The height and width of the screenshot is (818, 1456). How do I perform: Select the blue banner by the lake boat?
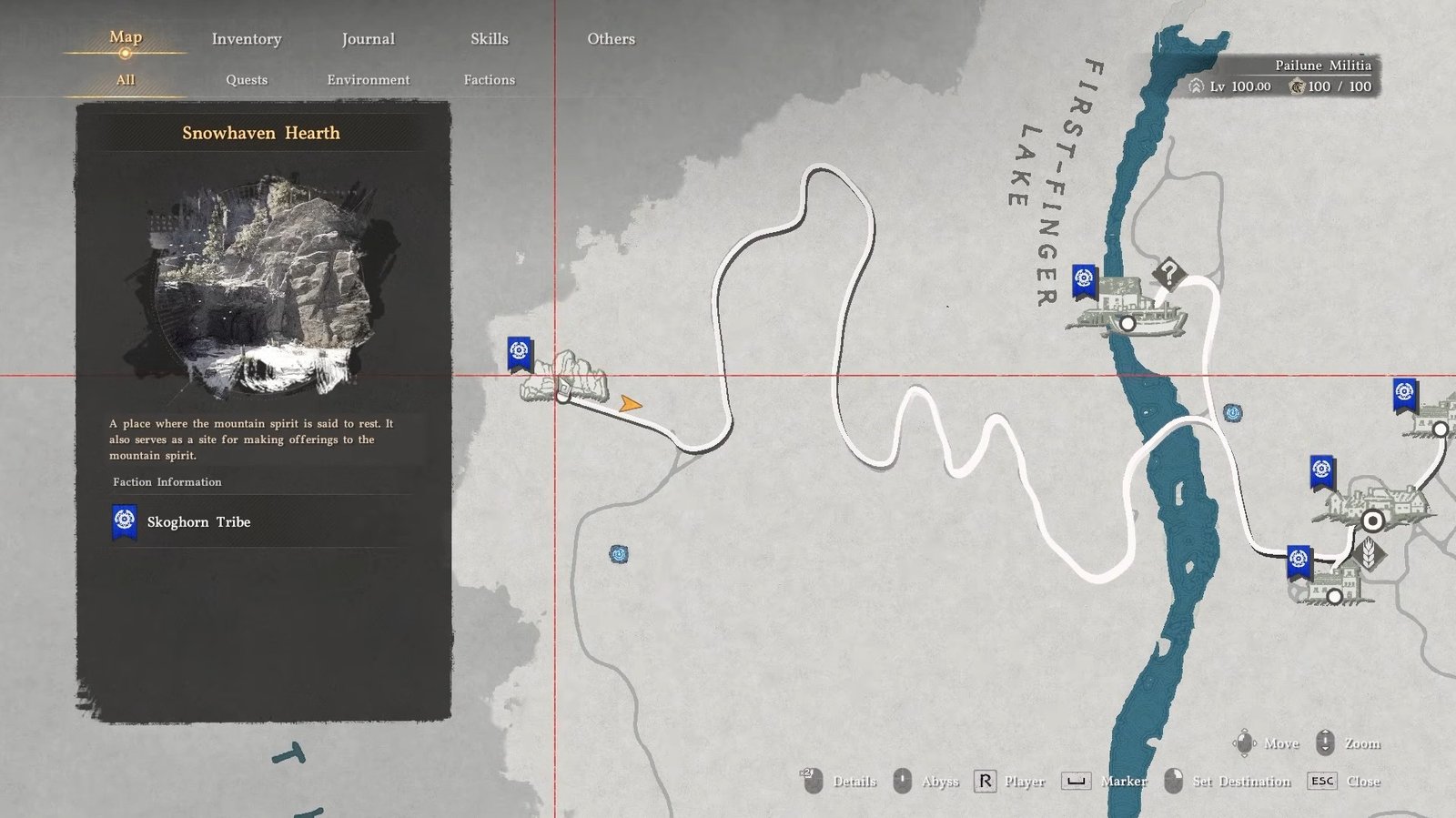click(x=1084, y=280)
